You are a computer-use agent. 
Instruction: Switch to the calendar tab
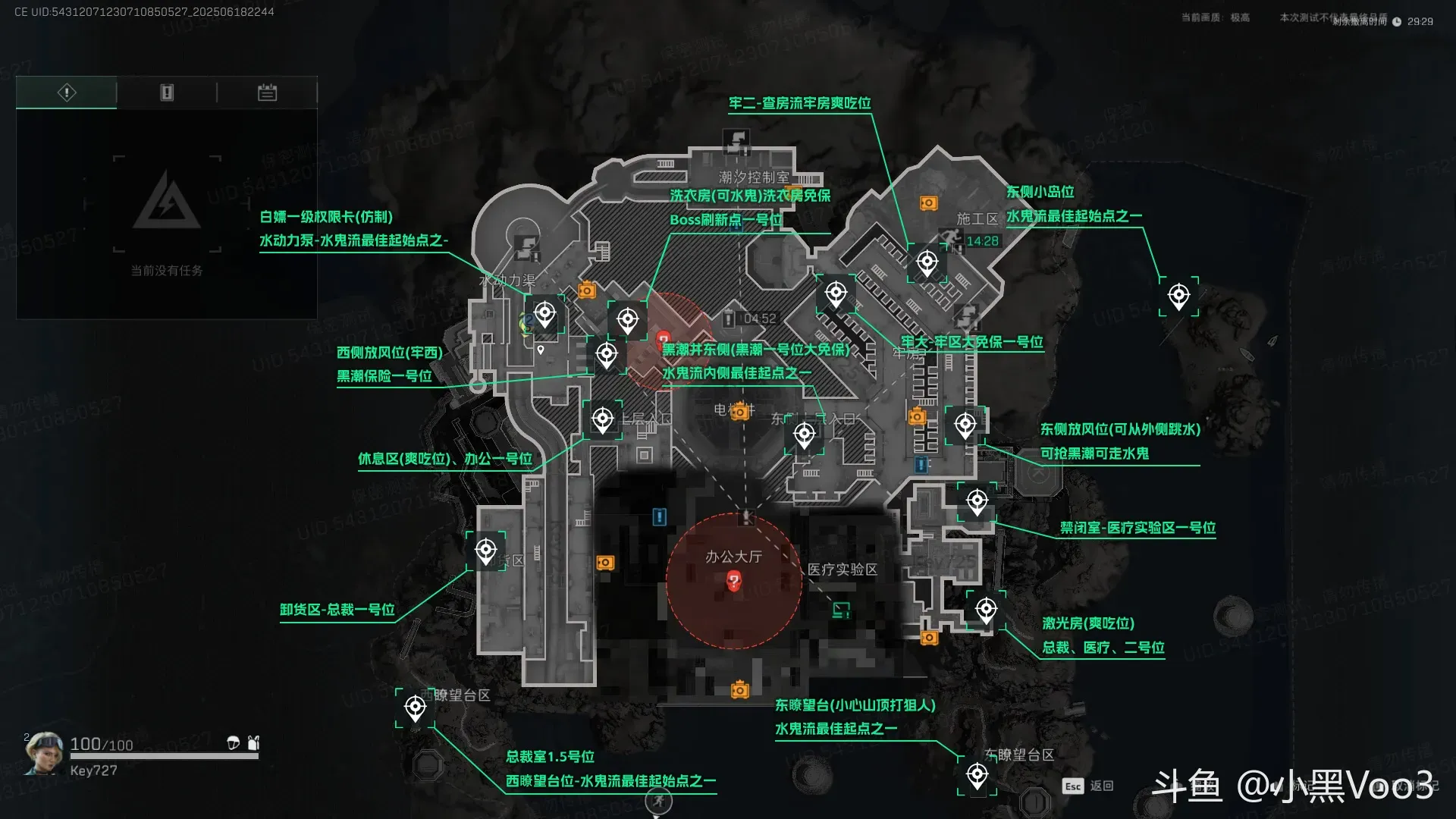point(267,93)
